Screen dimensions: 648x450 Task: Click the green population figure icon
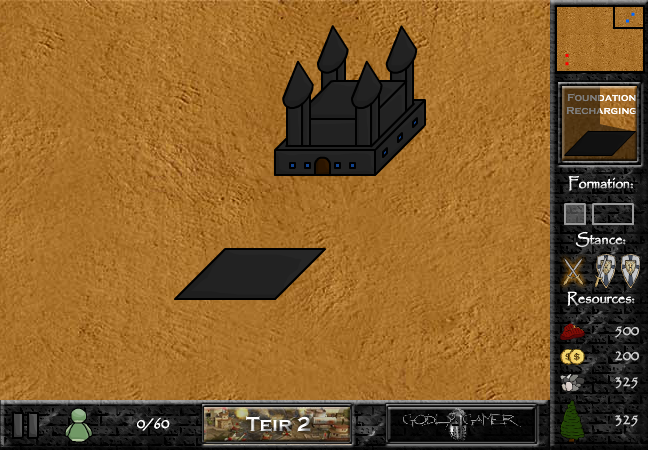point(78,424)
